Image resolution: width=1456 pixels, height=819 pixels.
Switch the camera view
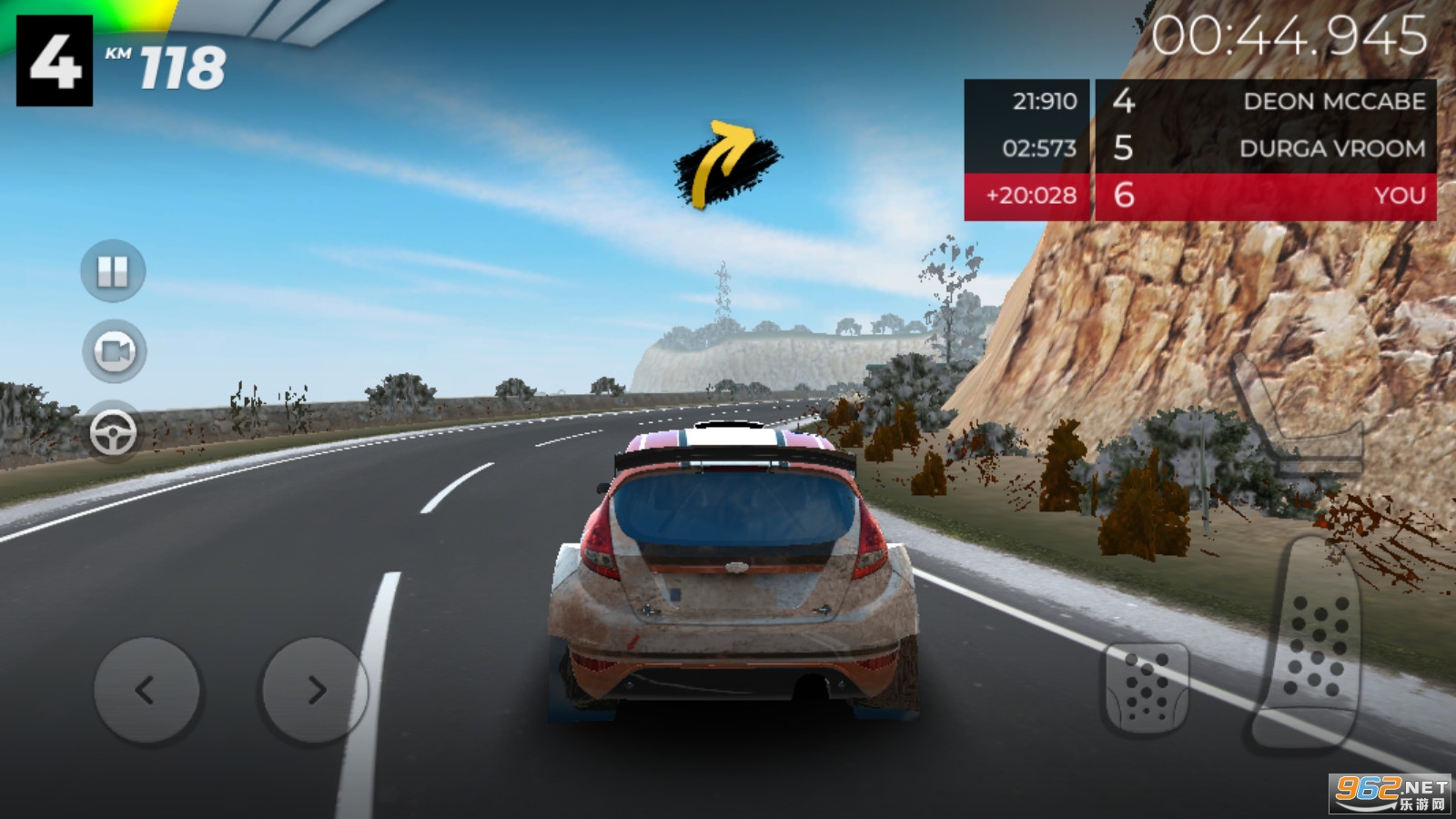pyautogui.click(x=114, y=351)
